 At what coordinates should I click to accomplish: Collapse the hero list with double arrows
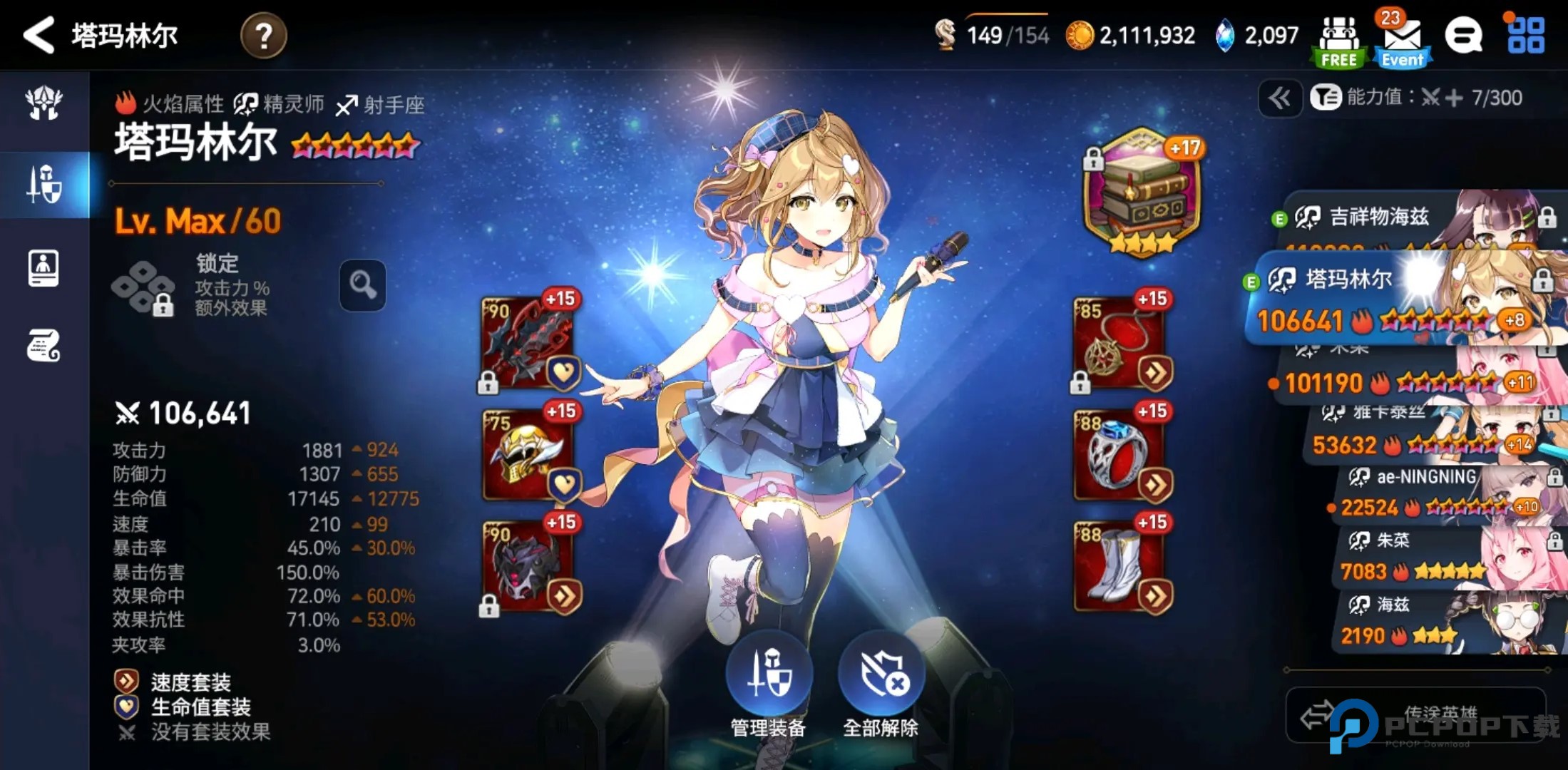[x=1279, y=98]
